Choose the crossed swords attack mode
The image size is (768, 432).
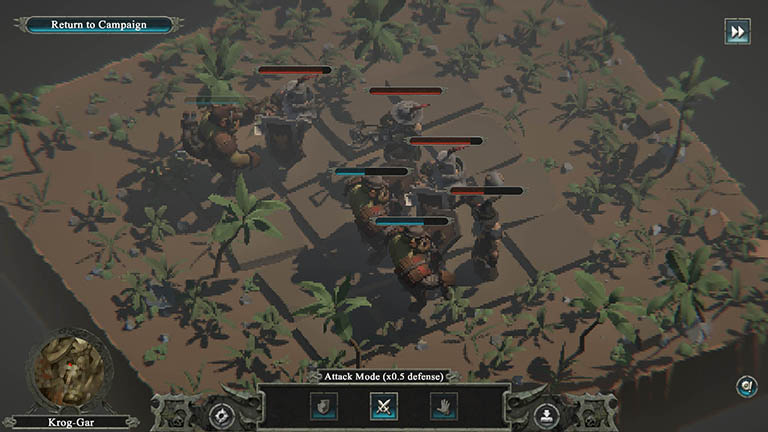384,406
